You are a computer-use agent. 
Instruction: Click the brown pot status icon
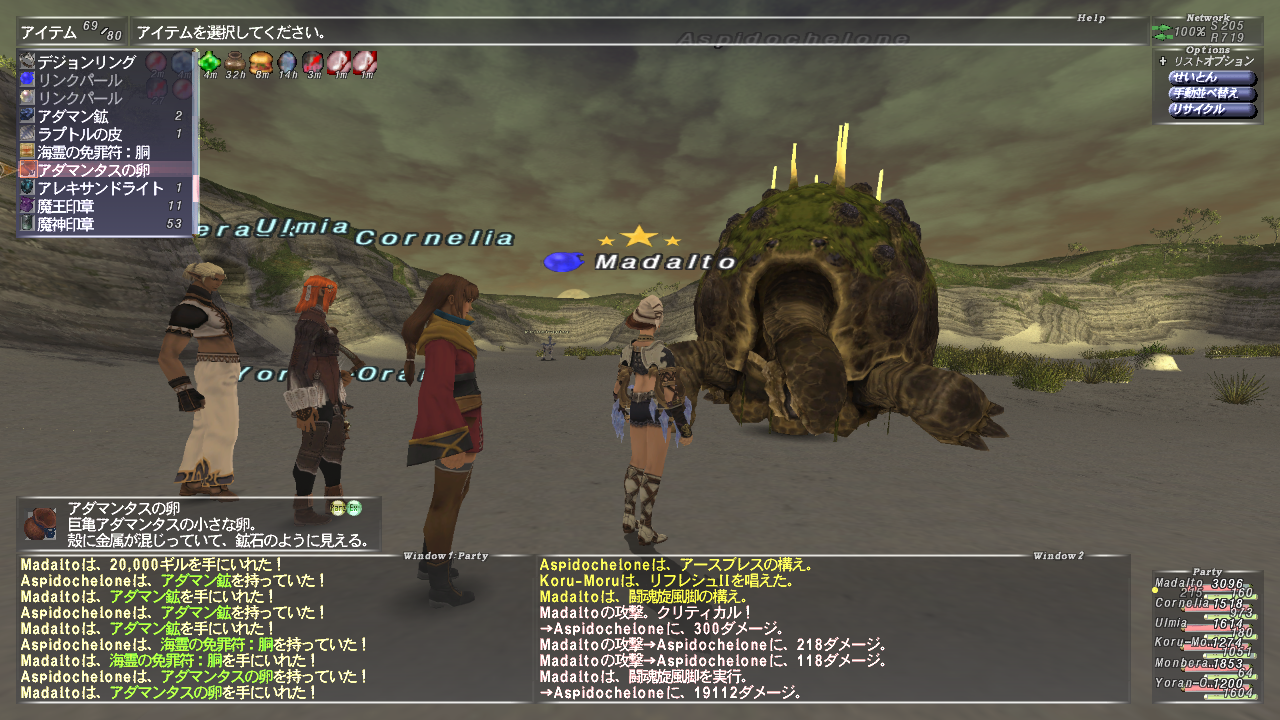[x=236, y=63]
